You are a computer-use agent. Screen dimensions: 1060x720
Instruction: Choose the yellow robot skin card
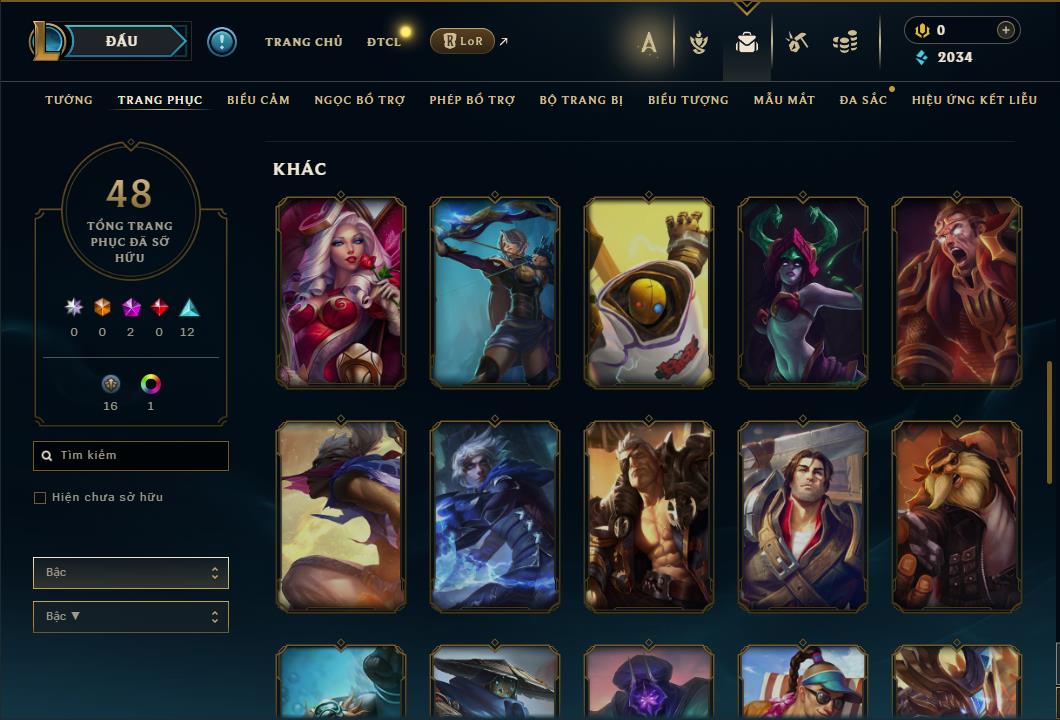649,292
